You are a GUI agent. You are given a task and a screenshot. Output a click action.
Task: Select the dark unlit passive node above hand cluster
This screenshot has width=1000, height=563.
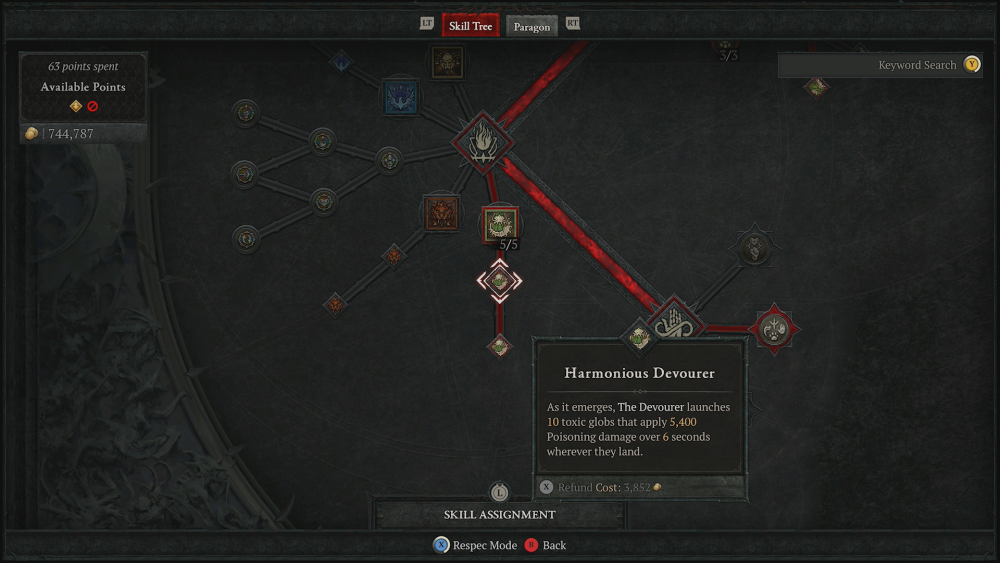point(754,247)
